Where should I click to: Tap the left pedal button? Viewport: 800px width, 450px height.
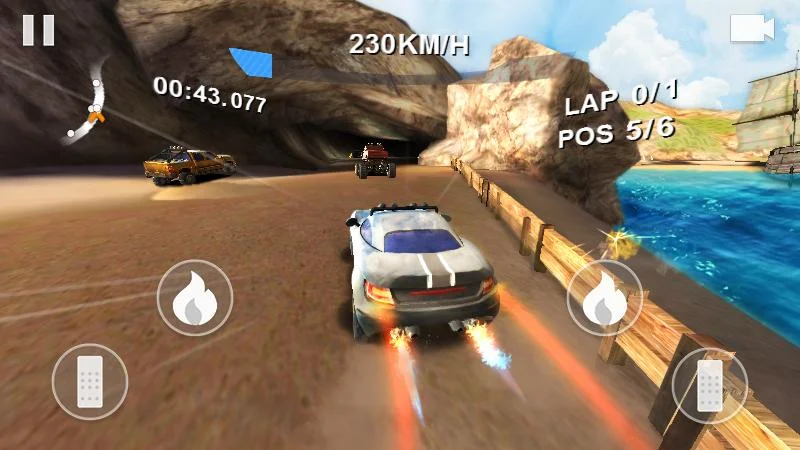click(x=90, y=382)
